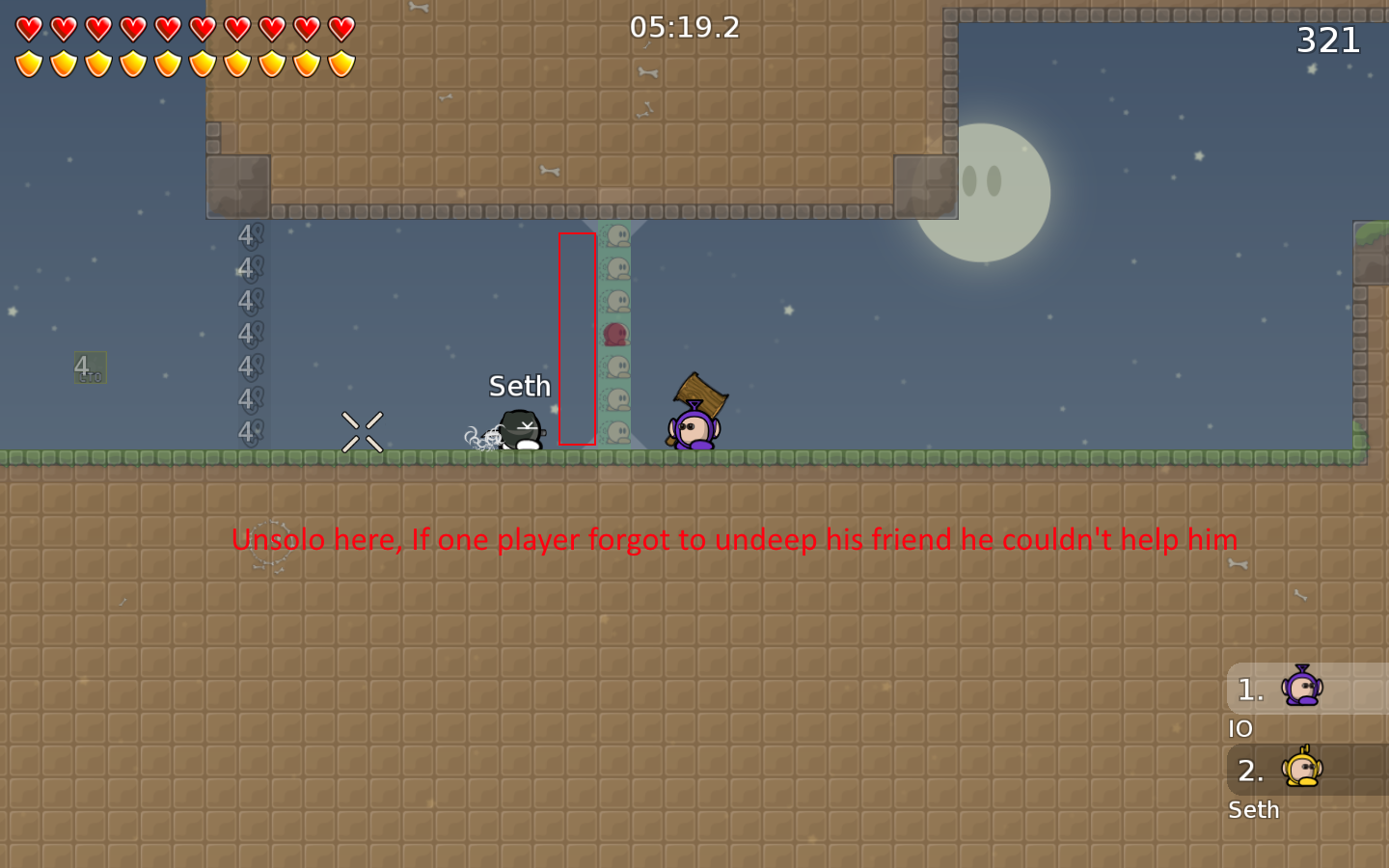1389x868 pixels.
Task: Click the final shield in the armor row
Action: point(340,65)
